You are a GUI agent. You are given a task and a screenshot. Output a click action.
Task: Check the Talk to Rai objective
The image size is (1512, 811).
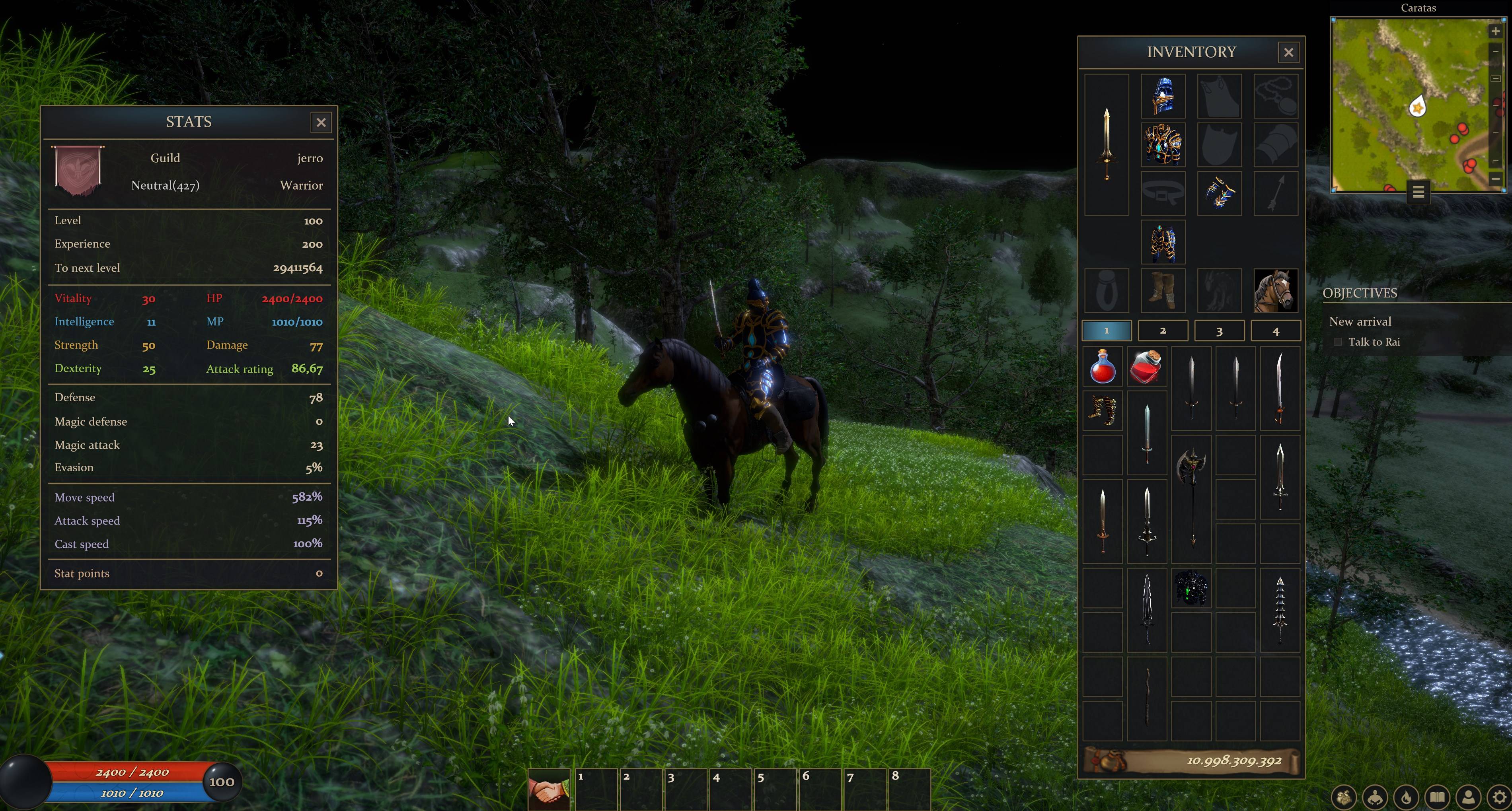tap(1338, 342)
